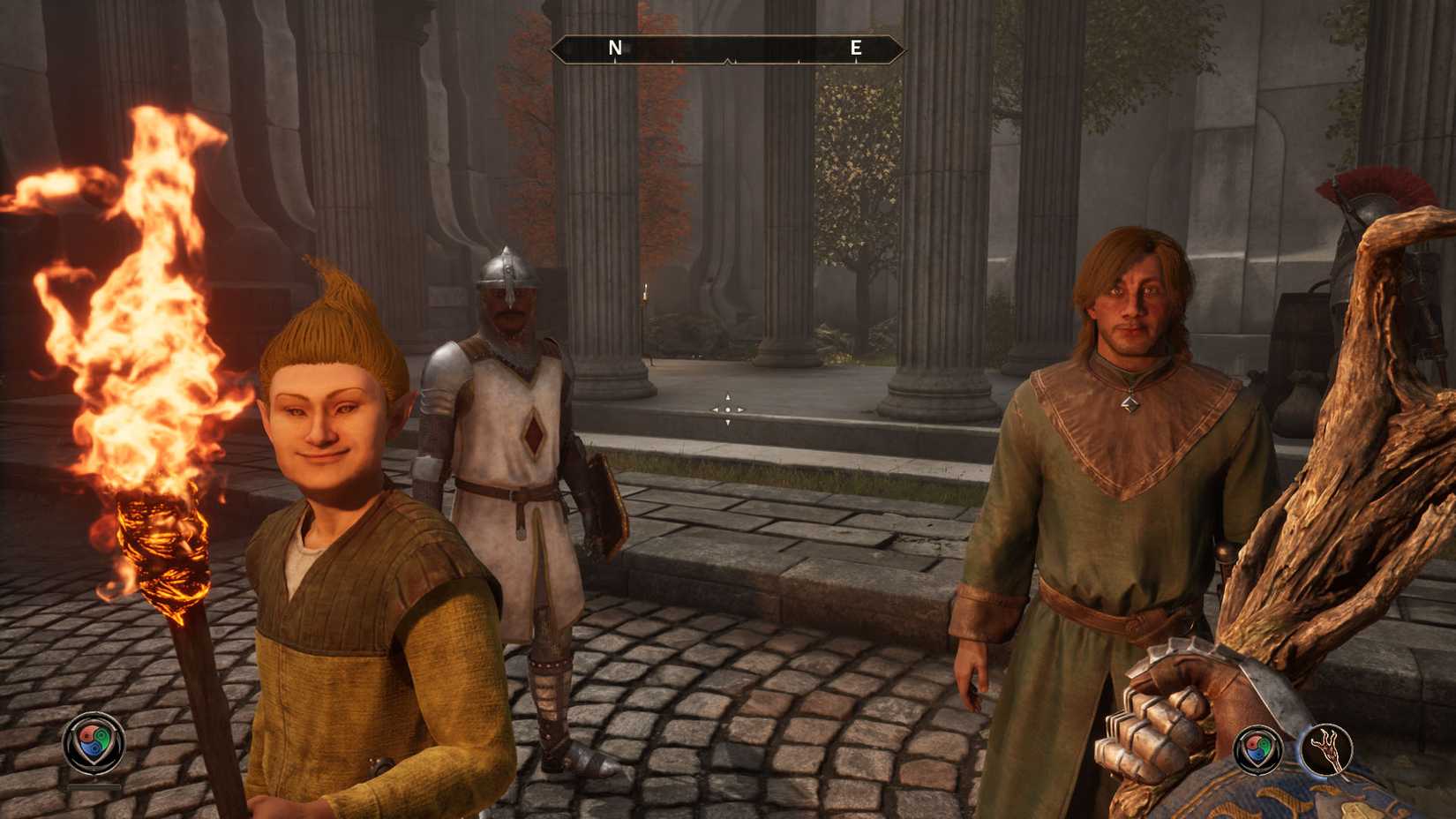Screen dimensions: 1456x819
Task: Click the glowing hand spell icon
Action: click(x=1328, y=748)
